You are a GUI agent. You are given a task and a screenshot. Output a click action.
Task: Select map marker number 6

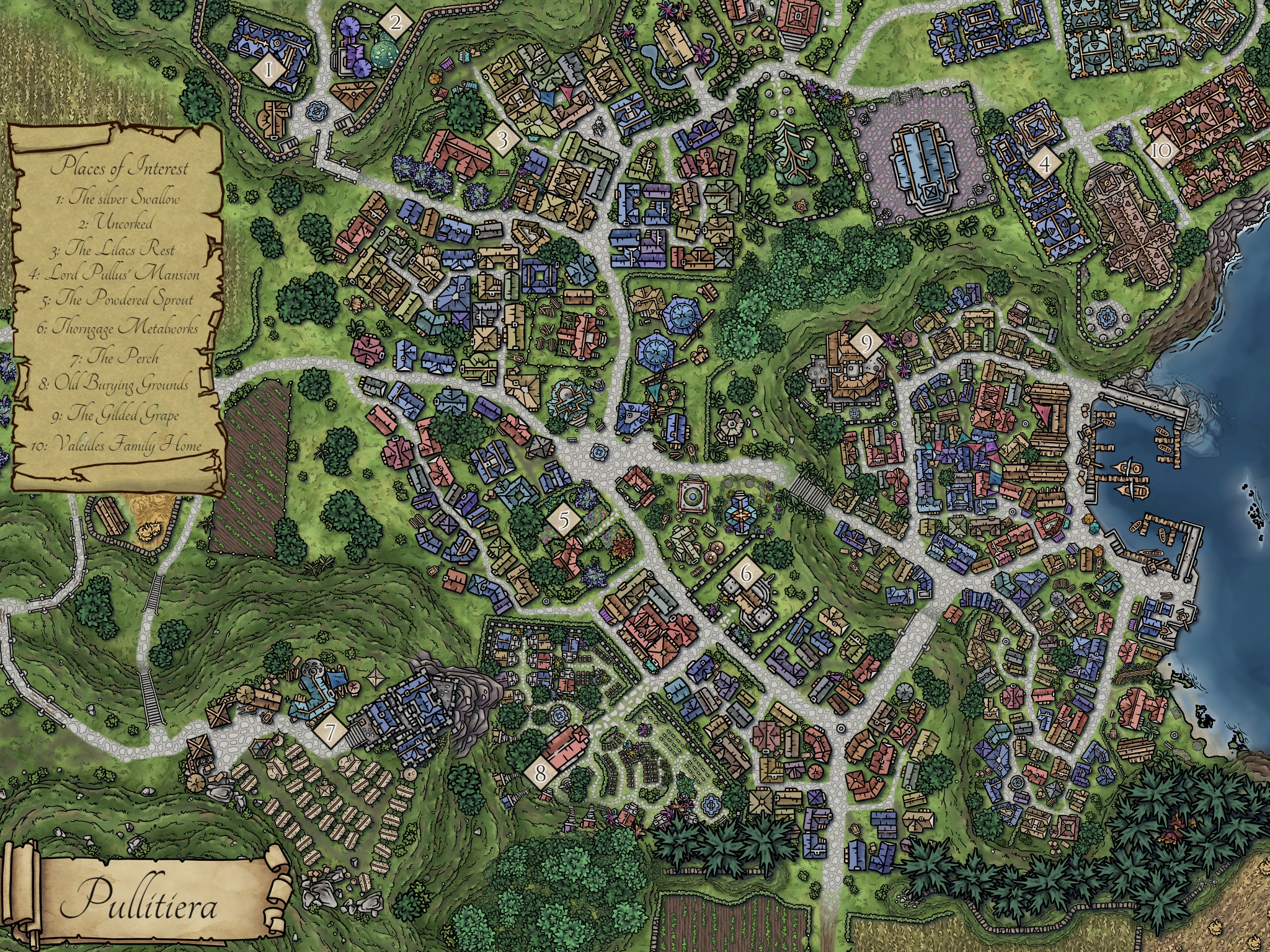pos(746,574)
